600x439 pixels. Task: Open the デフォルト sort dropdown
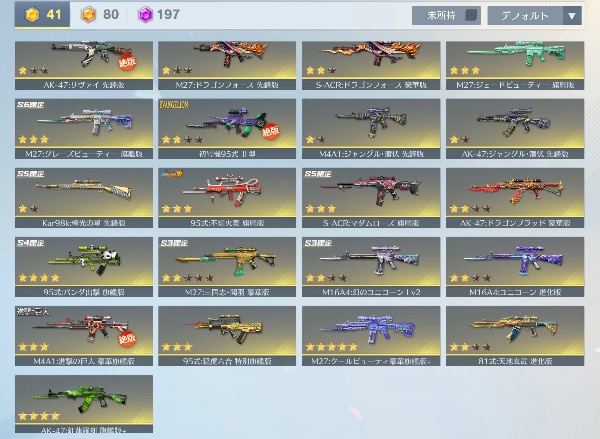[x=535, y=15]
